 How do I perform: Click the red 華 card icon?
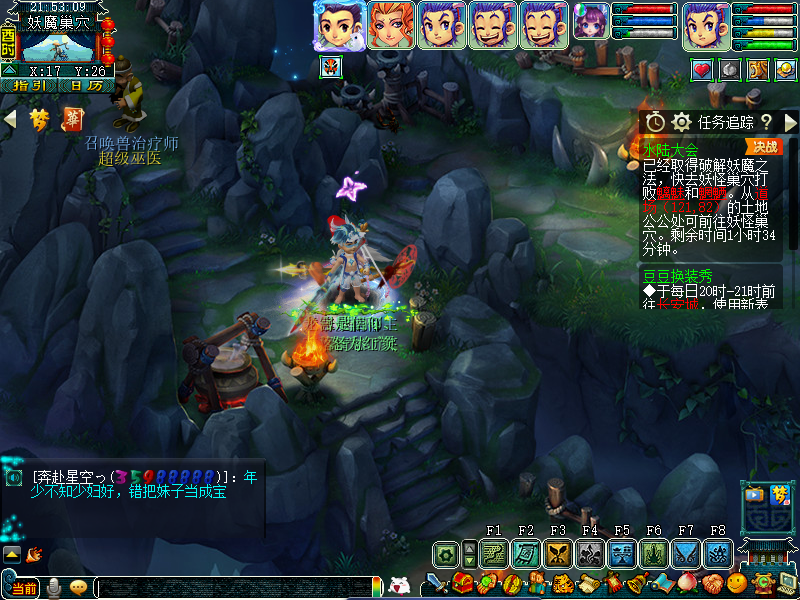coord(73,120)
